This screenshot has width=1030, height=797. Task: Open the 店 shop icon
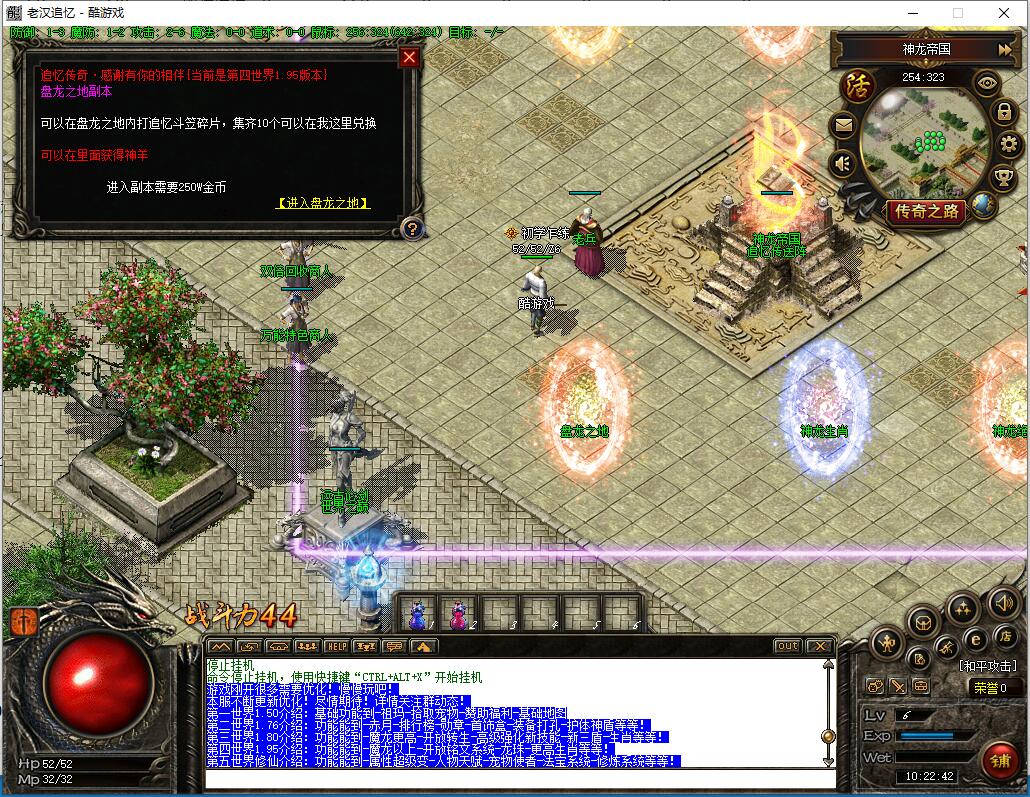click(x=1003, y=635)
